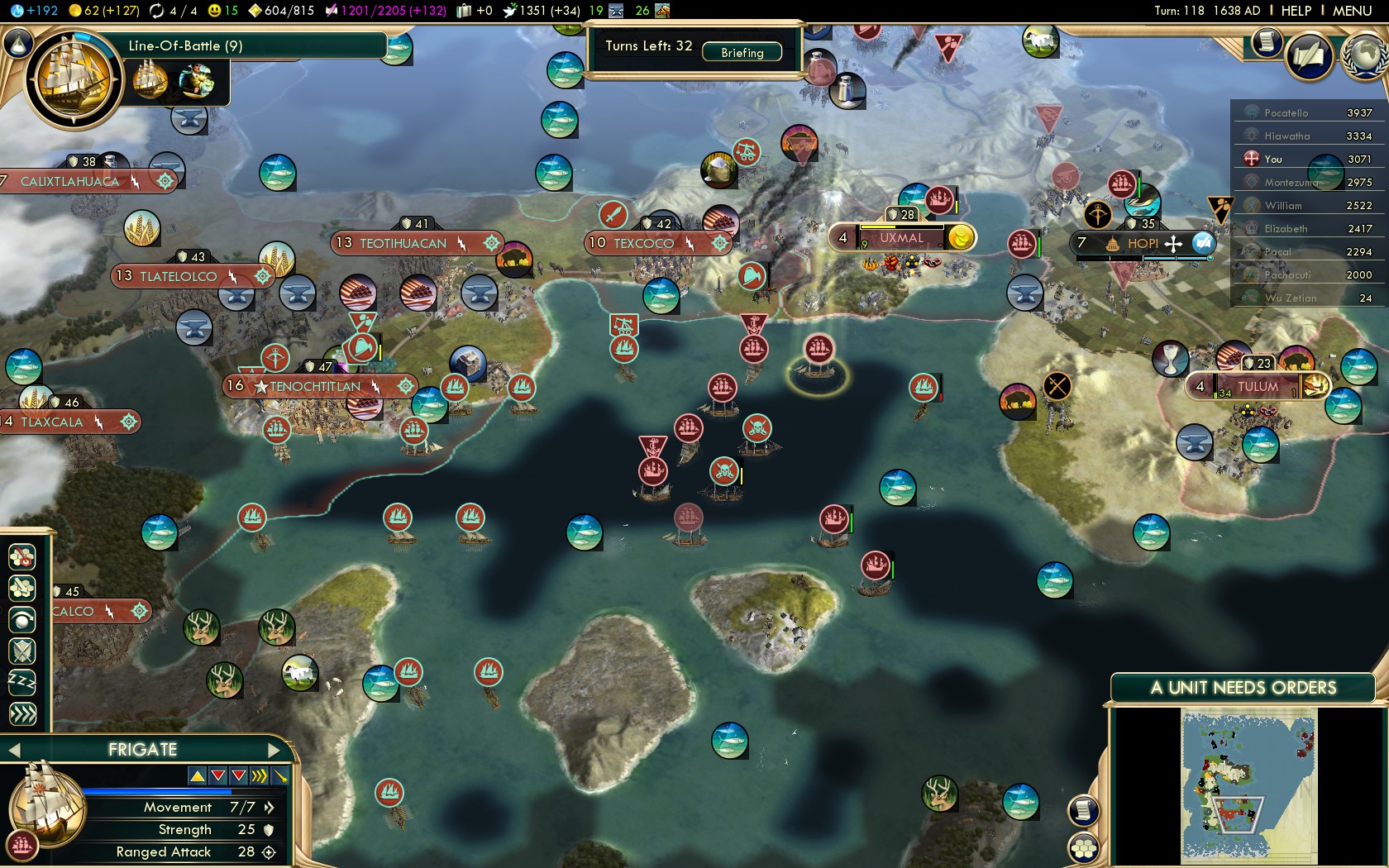Click the A UNIT NEEDS ORDERS button
Image resolution: width=1389 pixels, height=868 pixels.
[x=1243, y=688]
